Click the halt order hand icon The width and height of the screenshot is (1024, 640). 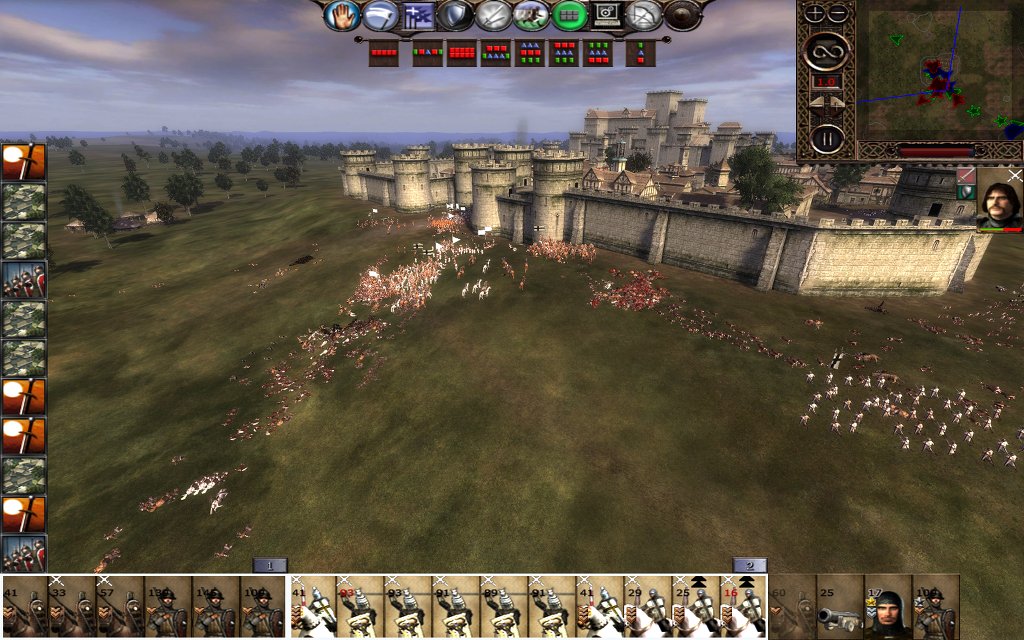(x=342, y=15)
